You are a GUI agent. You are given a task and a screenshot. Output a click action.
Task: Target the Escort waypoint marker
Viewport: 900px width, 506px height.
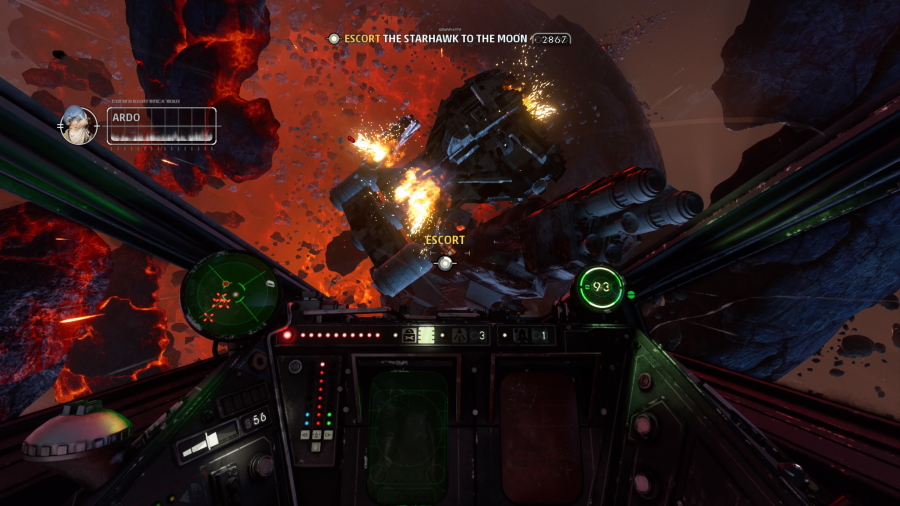point(446,263)
